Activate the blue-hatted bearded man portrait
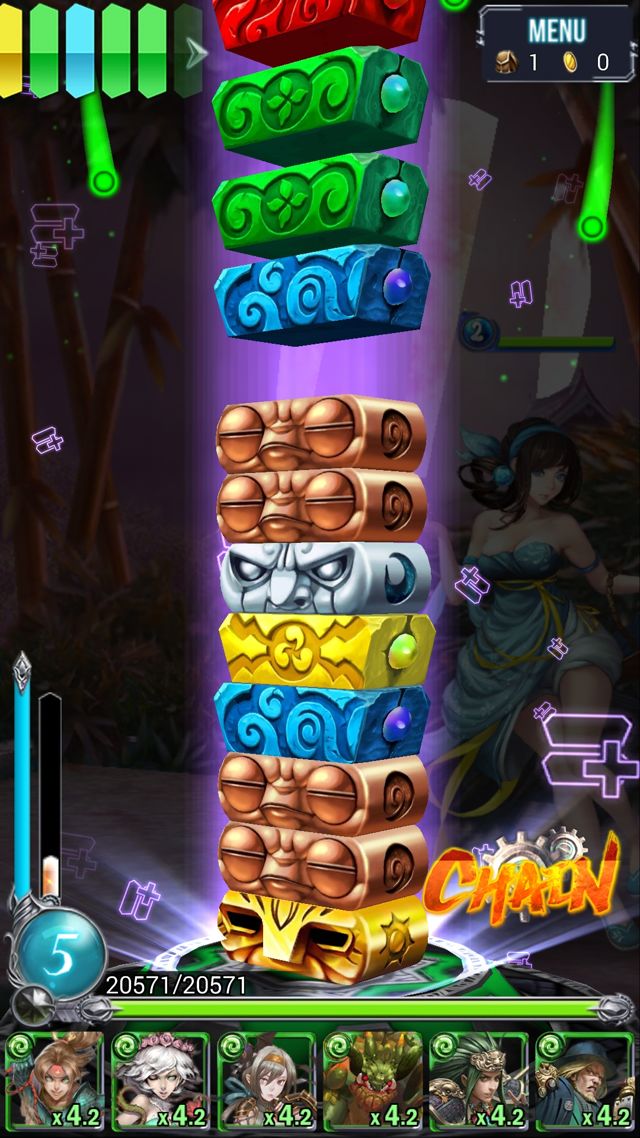The image size is (640, 1138). (x=584, y=1081)
